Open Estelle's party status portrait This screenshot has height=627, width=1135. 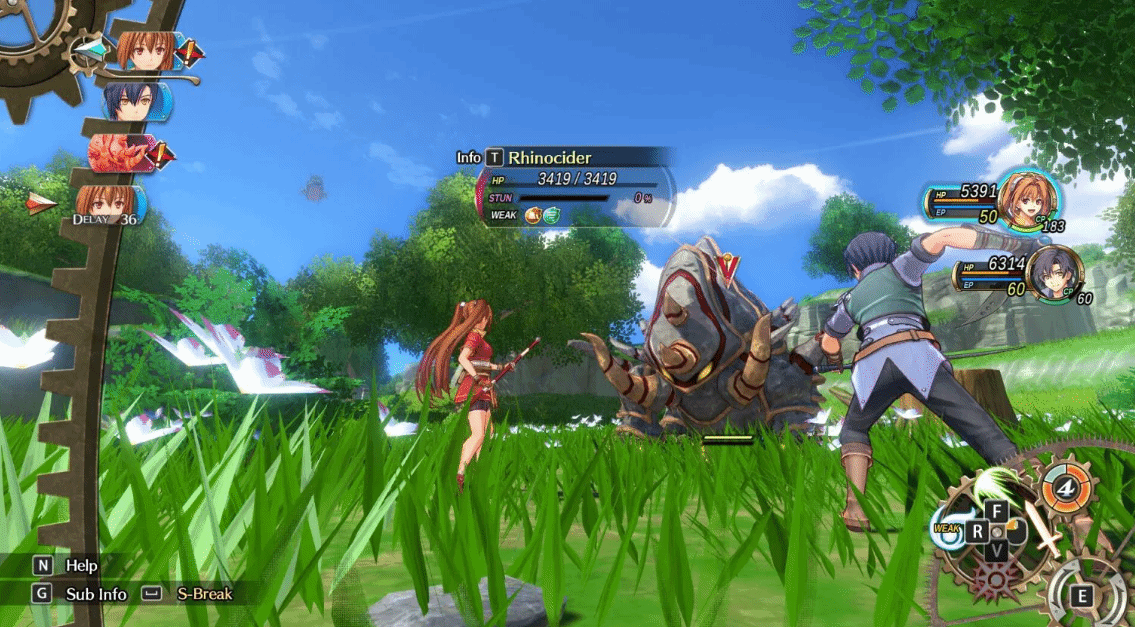pyautogui.click(x=1028, y=198)
